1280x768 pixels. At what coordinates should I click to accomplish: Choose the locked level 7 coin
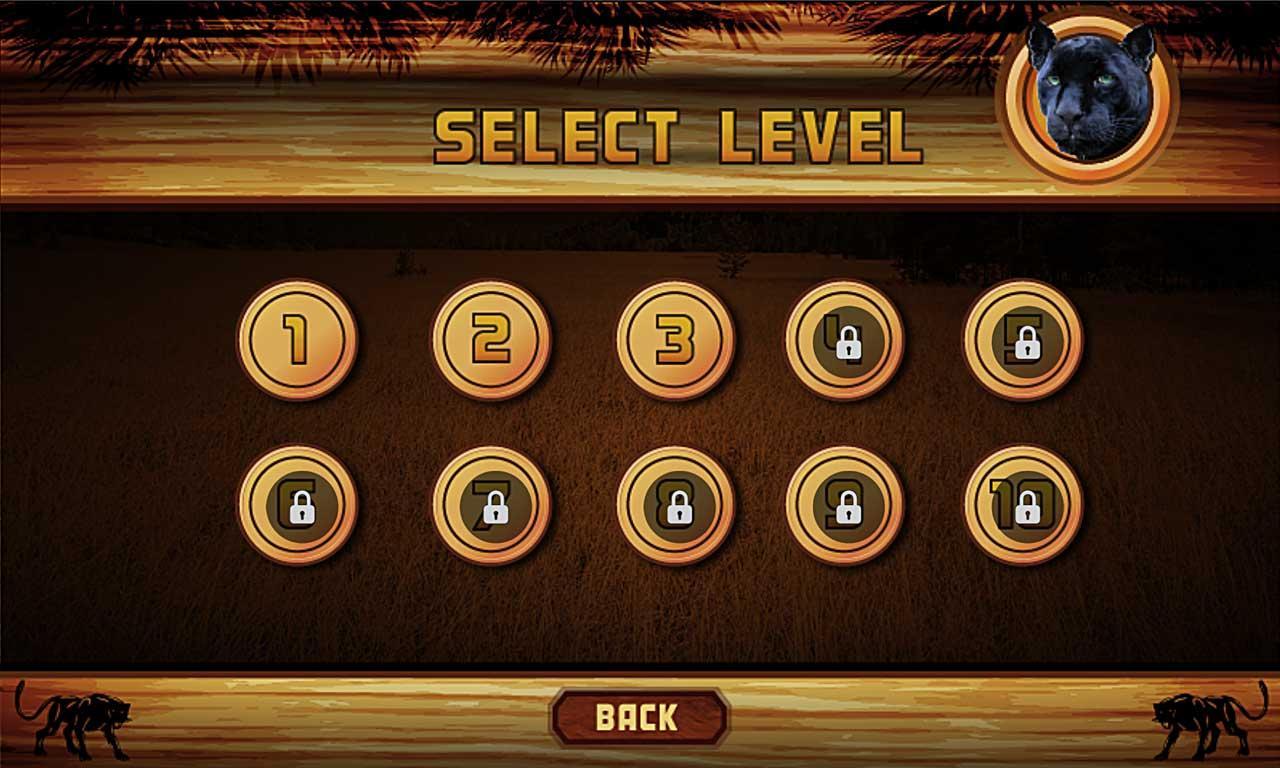click(x=491, y=505)
